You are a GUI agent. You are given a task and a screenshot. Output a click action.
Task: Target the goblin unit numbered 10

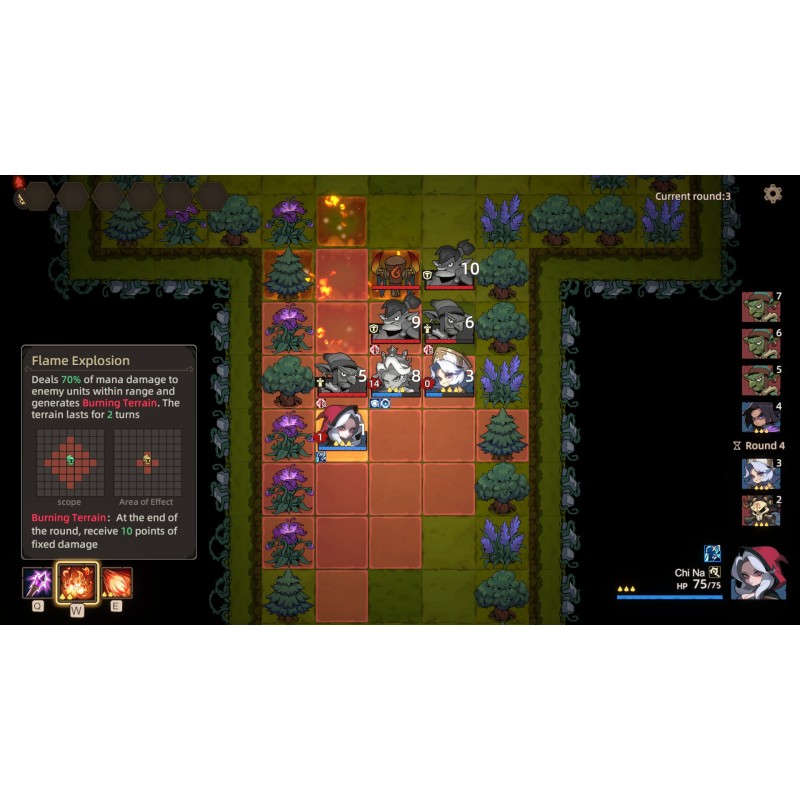(x=448, y=270)
